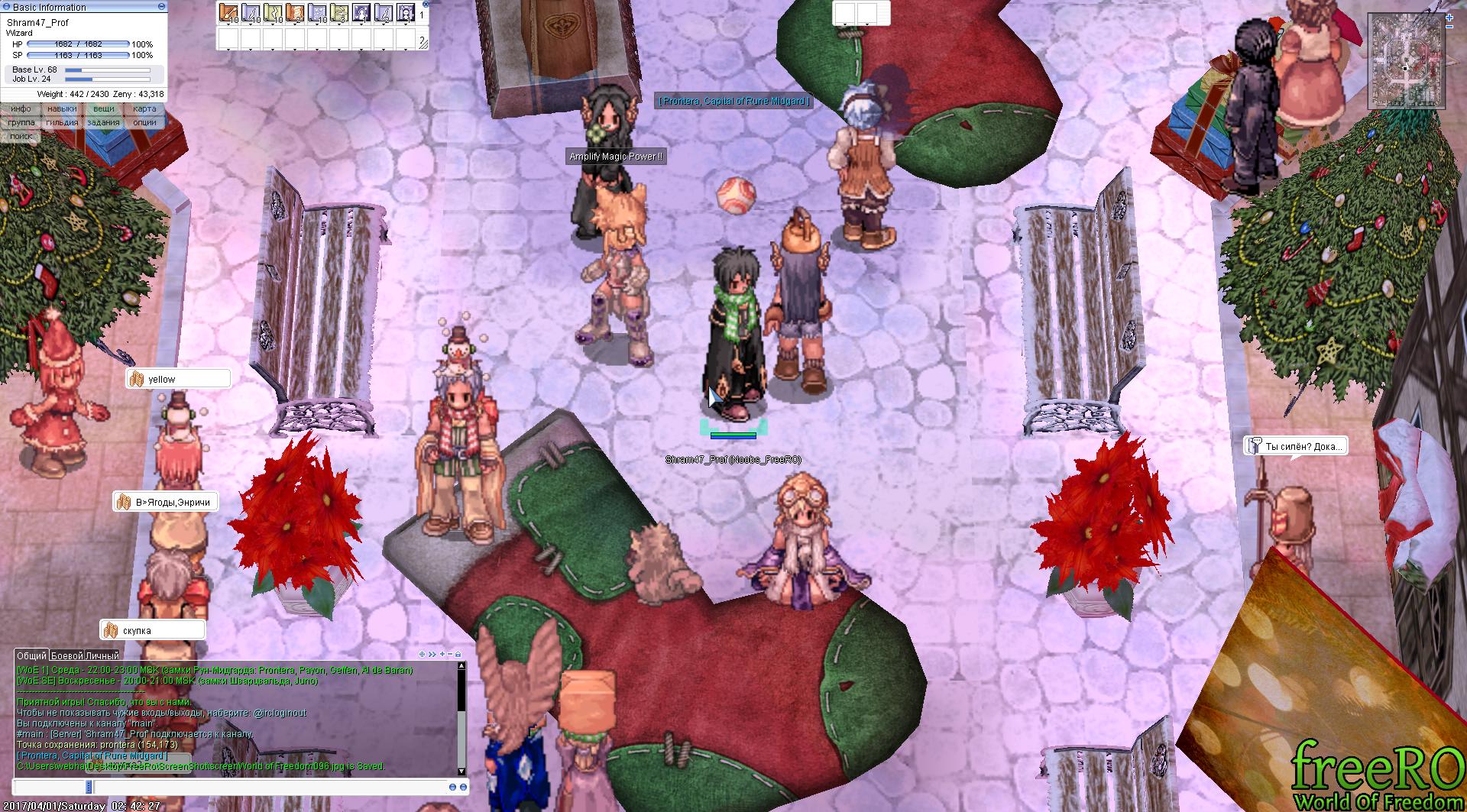1467x812 pixels.
Task: Focus the chat message input field
Action: pyautogui.click(x=267, y=787)
